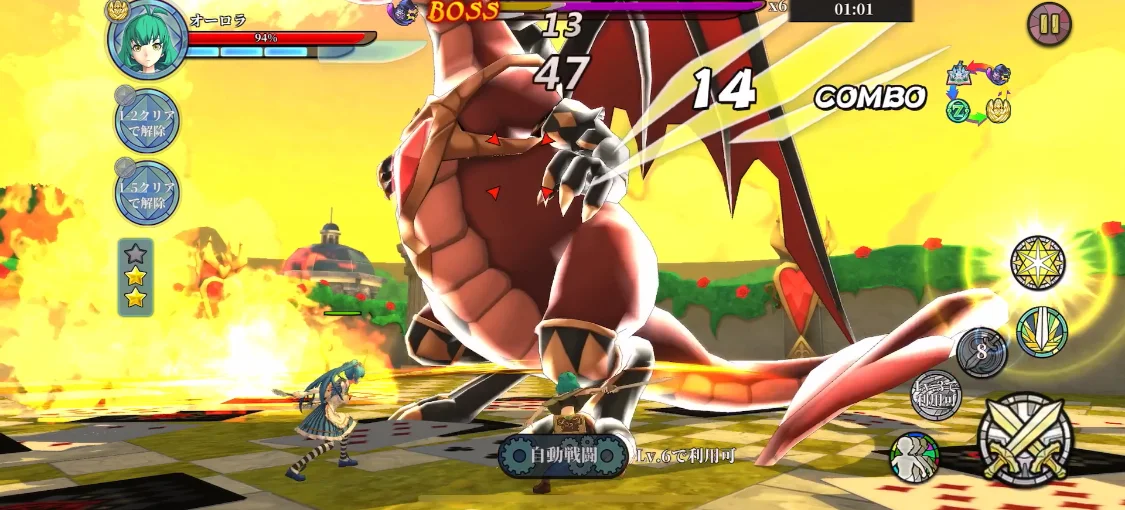Activate the glowing star burst skill

[1037, 263]
